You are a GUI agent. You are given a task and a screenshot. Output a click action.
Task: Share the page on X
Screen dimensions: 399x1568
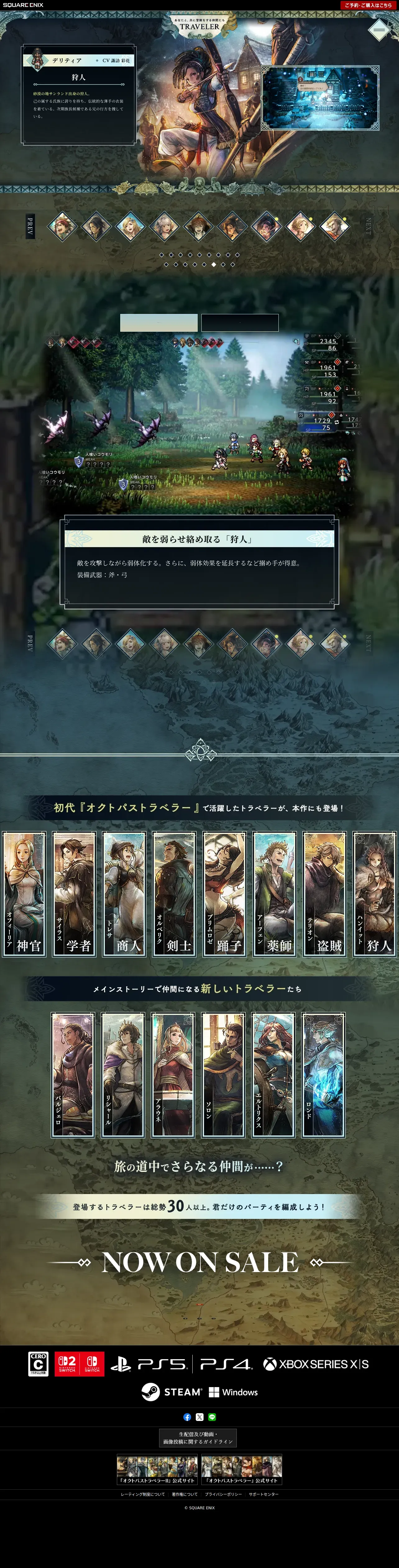(x=199, y=1417)
